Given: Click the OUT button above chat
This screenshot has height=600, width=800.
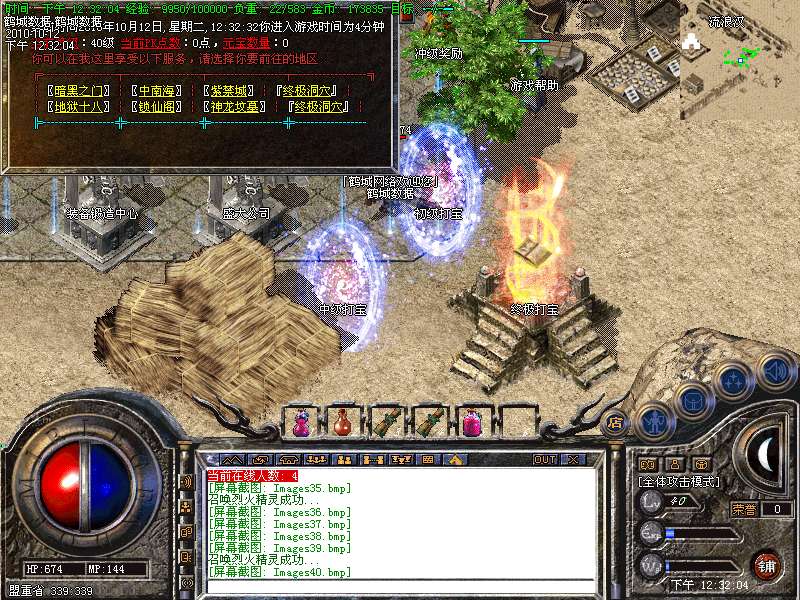Looking at the screenshot, I should click(544, 460).
